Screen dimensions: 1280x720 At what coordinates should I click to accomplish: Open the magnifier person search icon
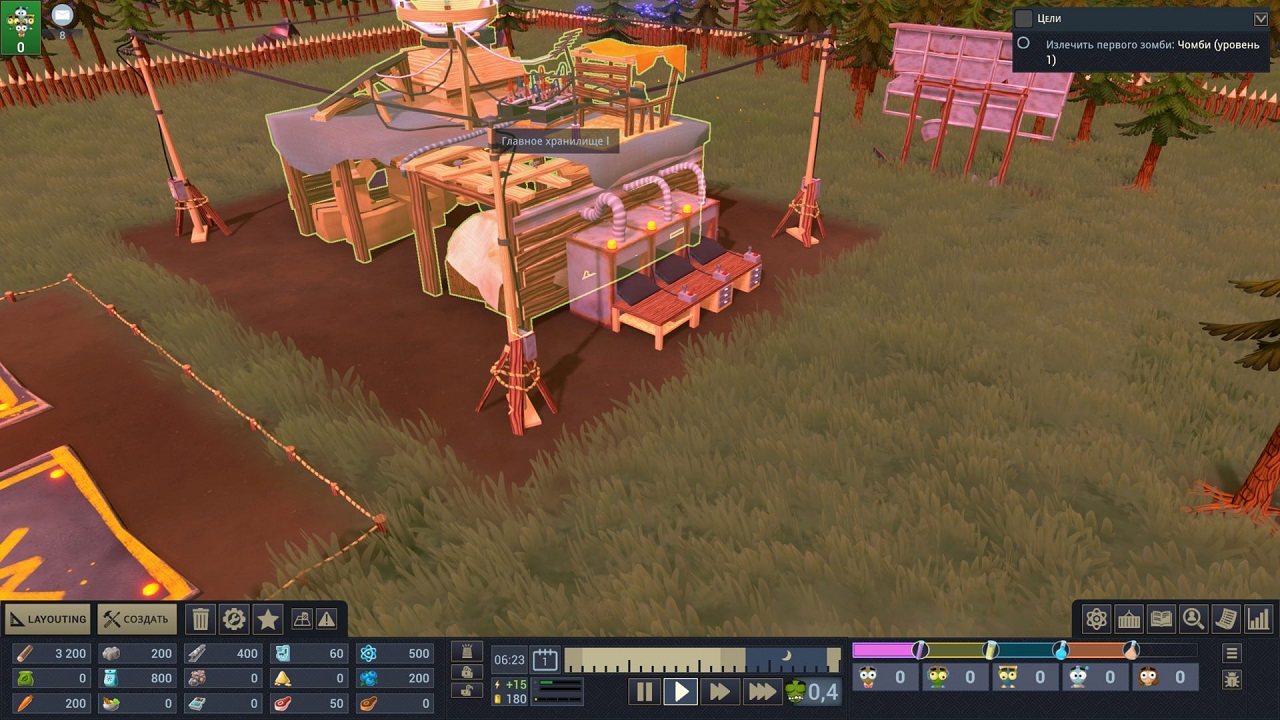[1193, 619]
